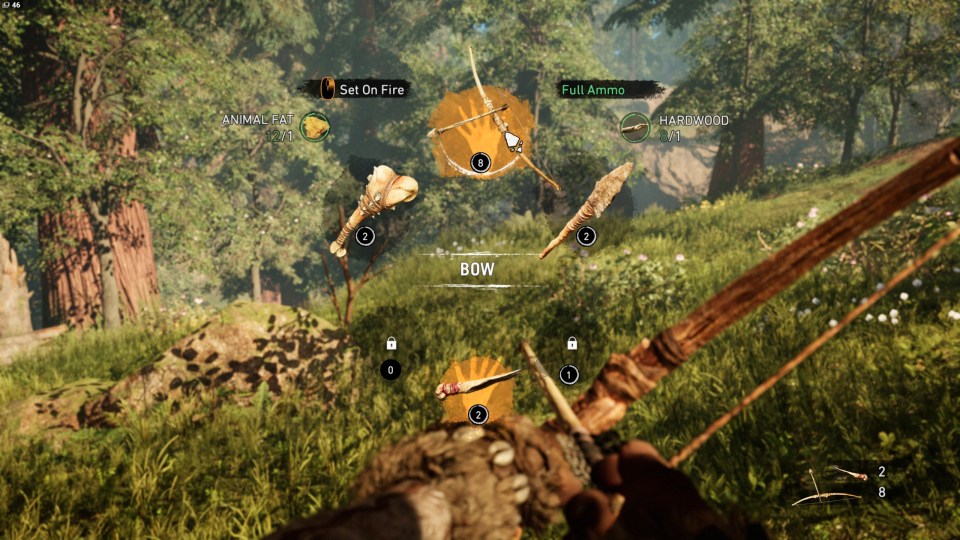Select the throwing shard slot
Screen dimensions: 960x540
click(477, 388)
